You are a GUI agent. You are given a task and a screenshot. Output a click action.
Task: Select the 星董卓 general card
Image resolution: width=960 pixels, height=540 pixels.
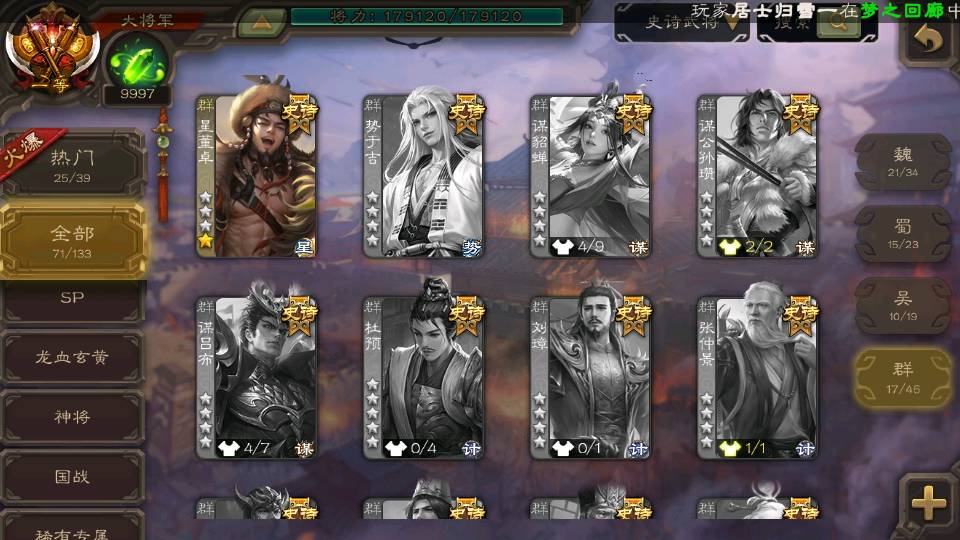257,176
